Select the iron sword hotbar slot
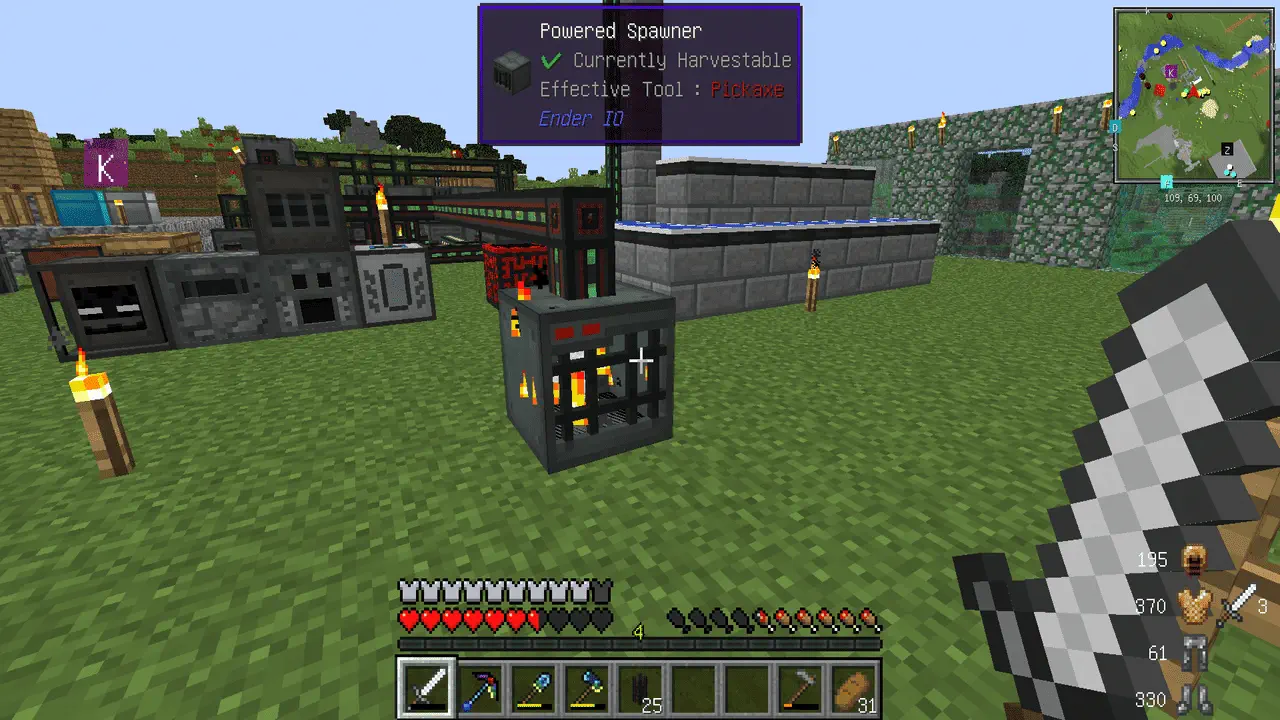 pos(427,688)
